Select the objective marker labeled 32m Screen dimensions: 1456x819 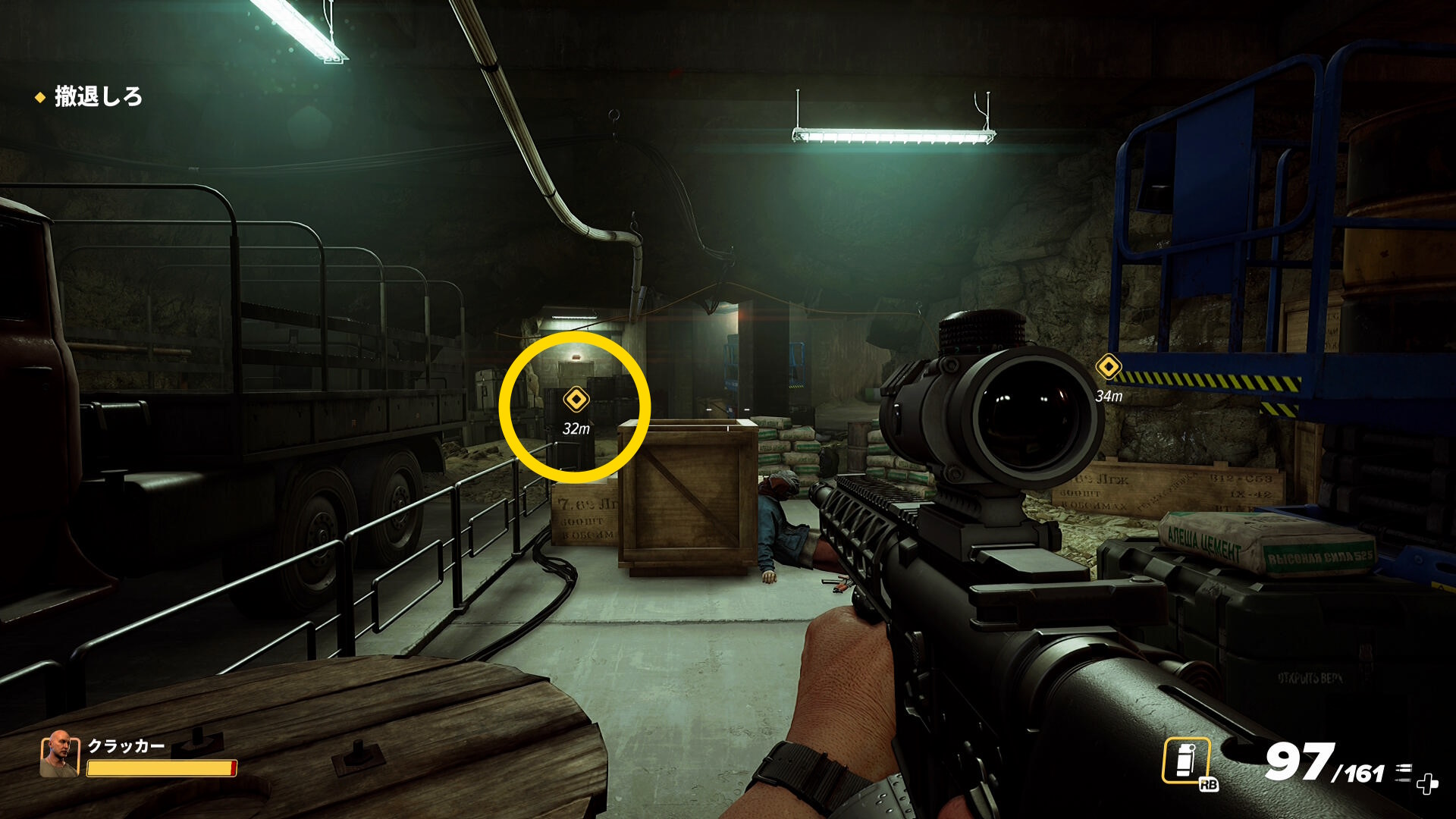click(576, 399)
